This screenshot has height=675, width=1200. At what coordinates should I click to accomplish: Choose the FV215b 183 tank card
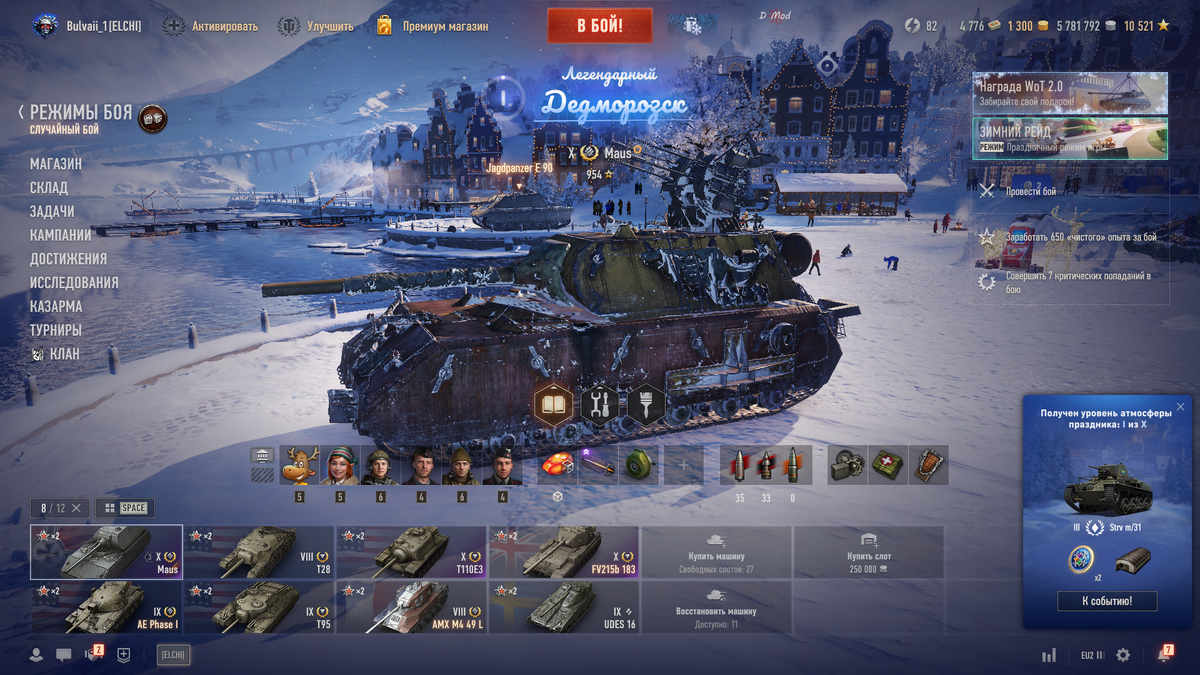[563, 552]
